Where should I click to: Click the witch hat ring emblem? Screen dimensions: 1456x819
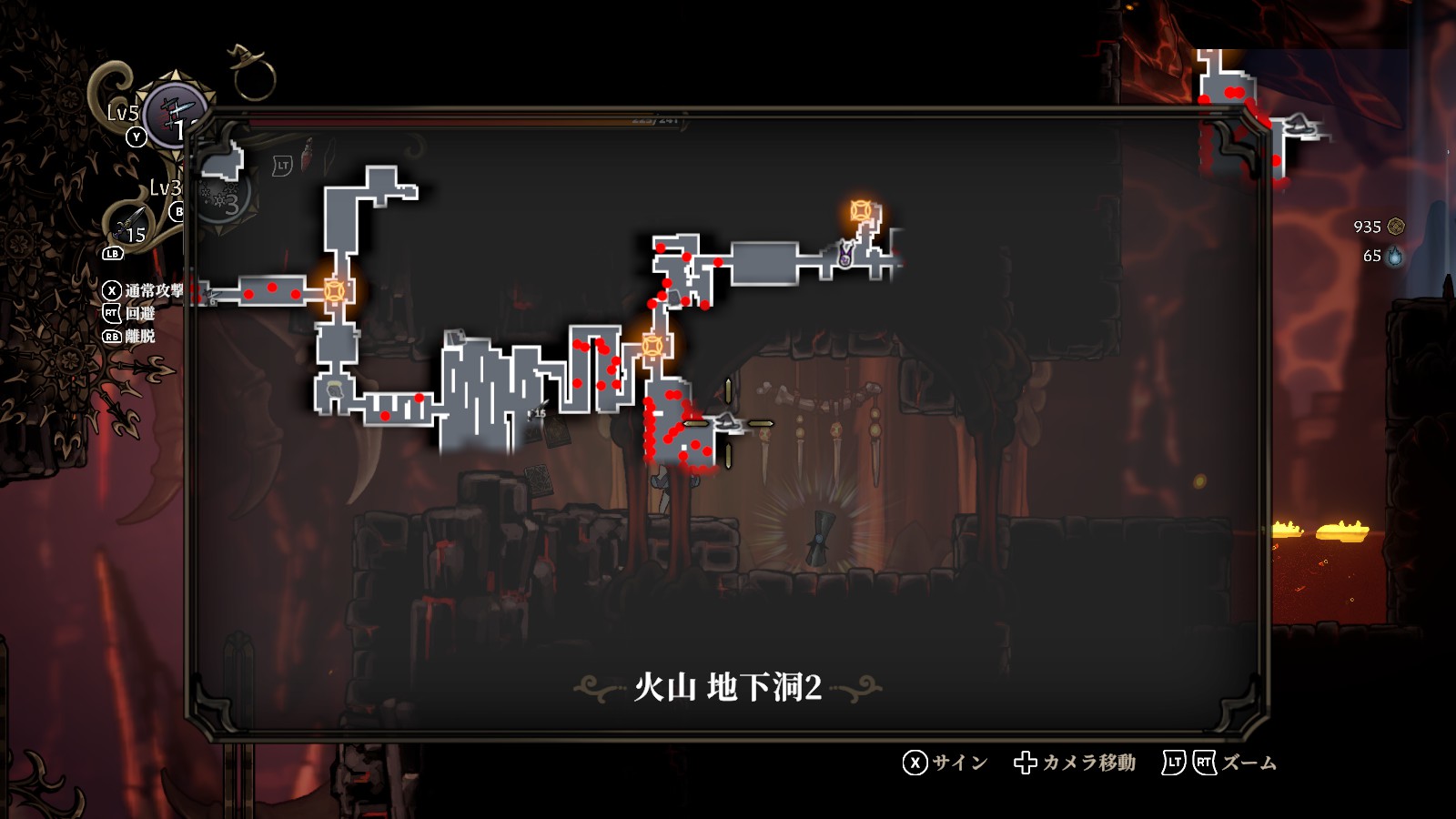[250, 71]
